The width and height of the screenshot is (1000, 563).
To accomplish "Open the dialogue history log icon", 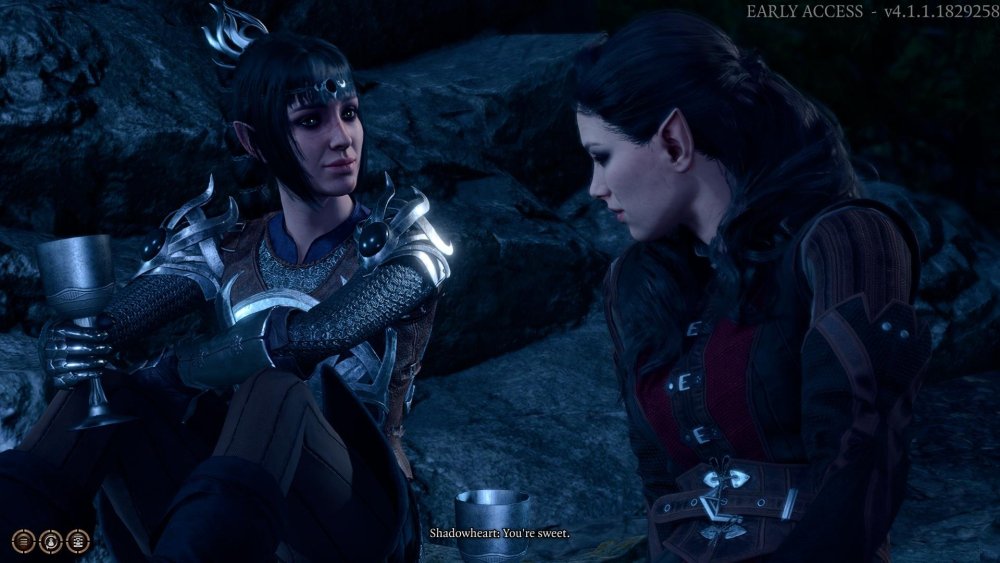I will [x=24, y=541].
